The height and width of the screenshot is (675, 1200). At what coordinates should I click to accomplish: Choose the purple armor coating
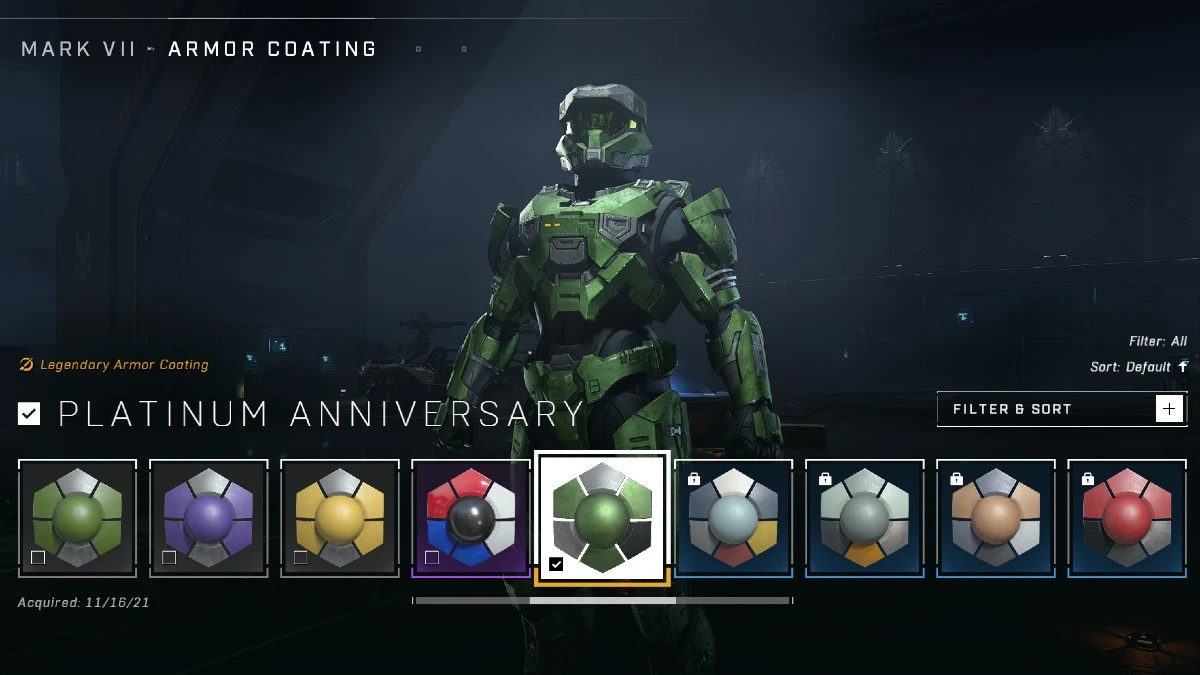209,518
